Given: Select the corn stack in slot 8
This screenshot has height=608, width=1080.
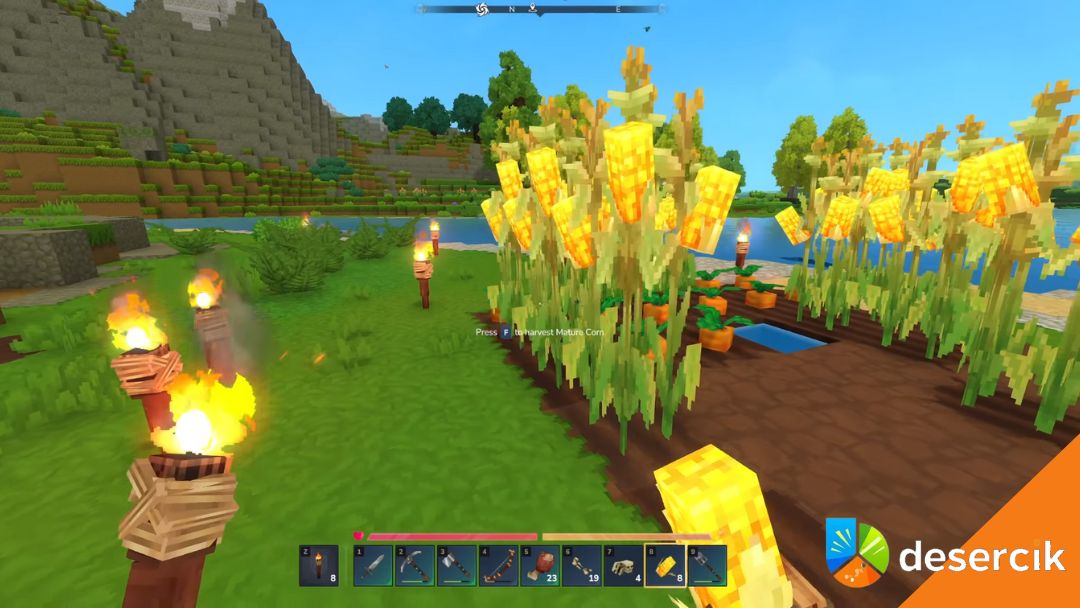Looking at the screenshot, I should pyautogui.click(x=665, y=565).
